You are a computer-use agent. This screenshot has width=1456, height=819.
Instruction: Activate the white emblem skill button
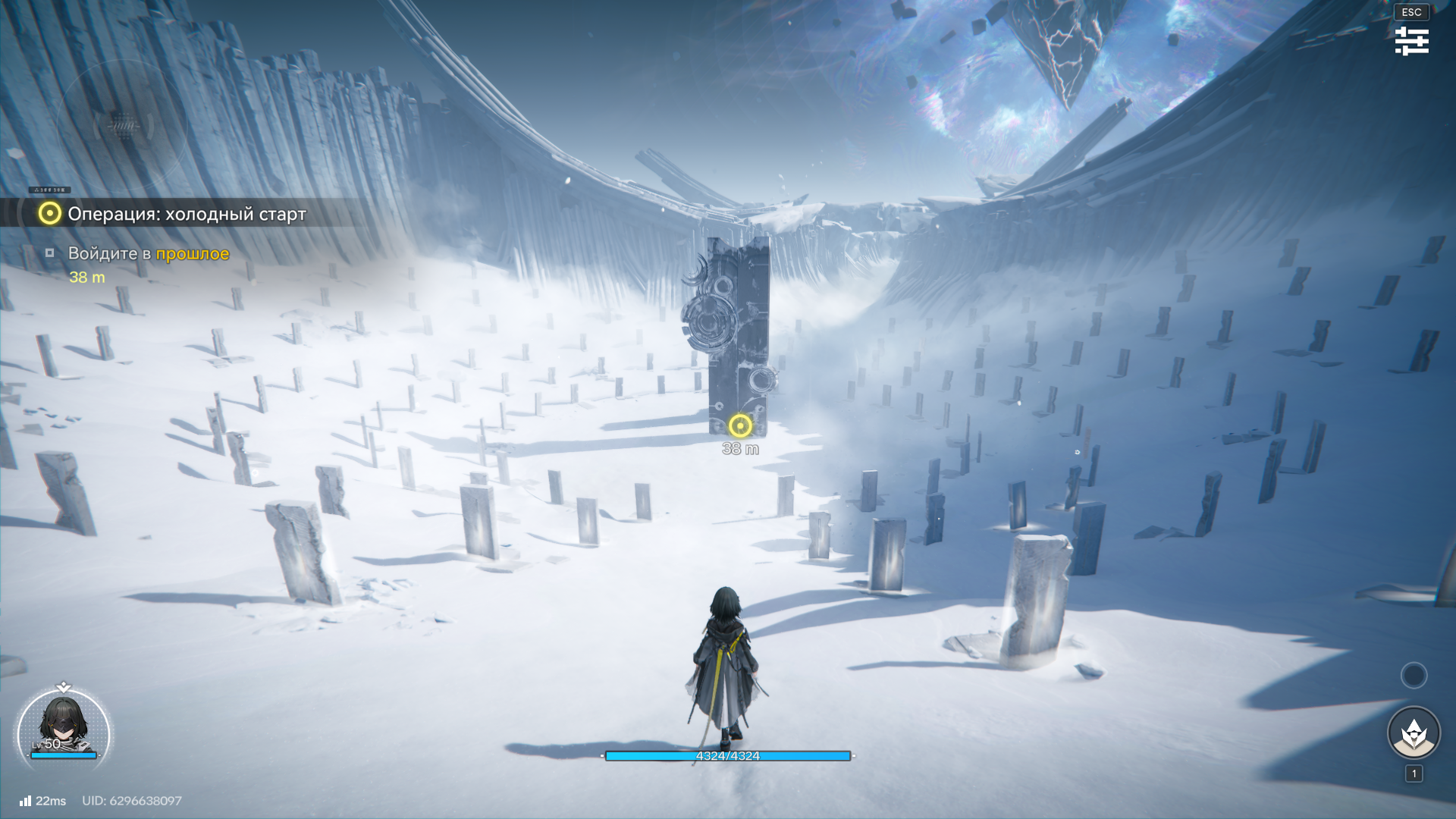point(1414,733)
